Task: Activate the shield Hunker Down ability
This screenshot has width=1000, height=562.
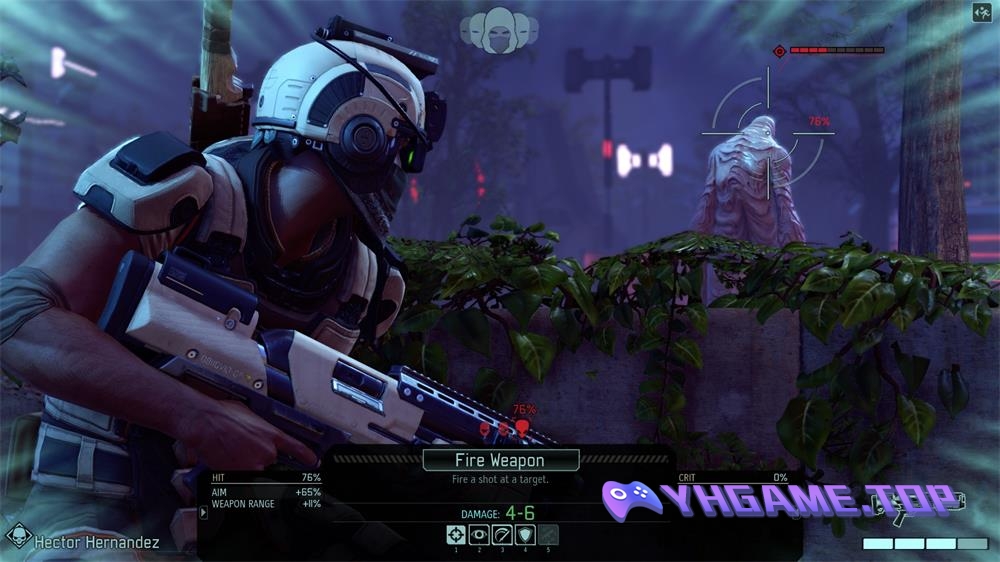Action: 525,535
